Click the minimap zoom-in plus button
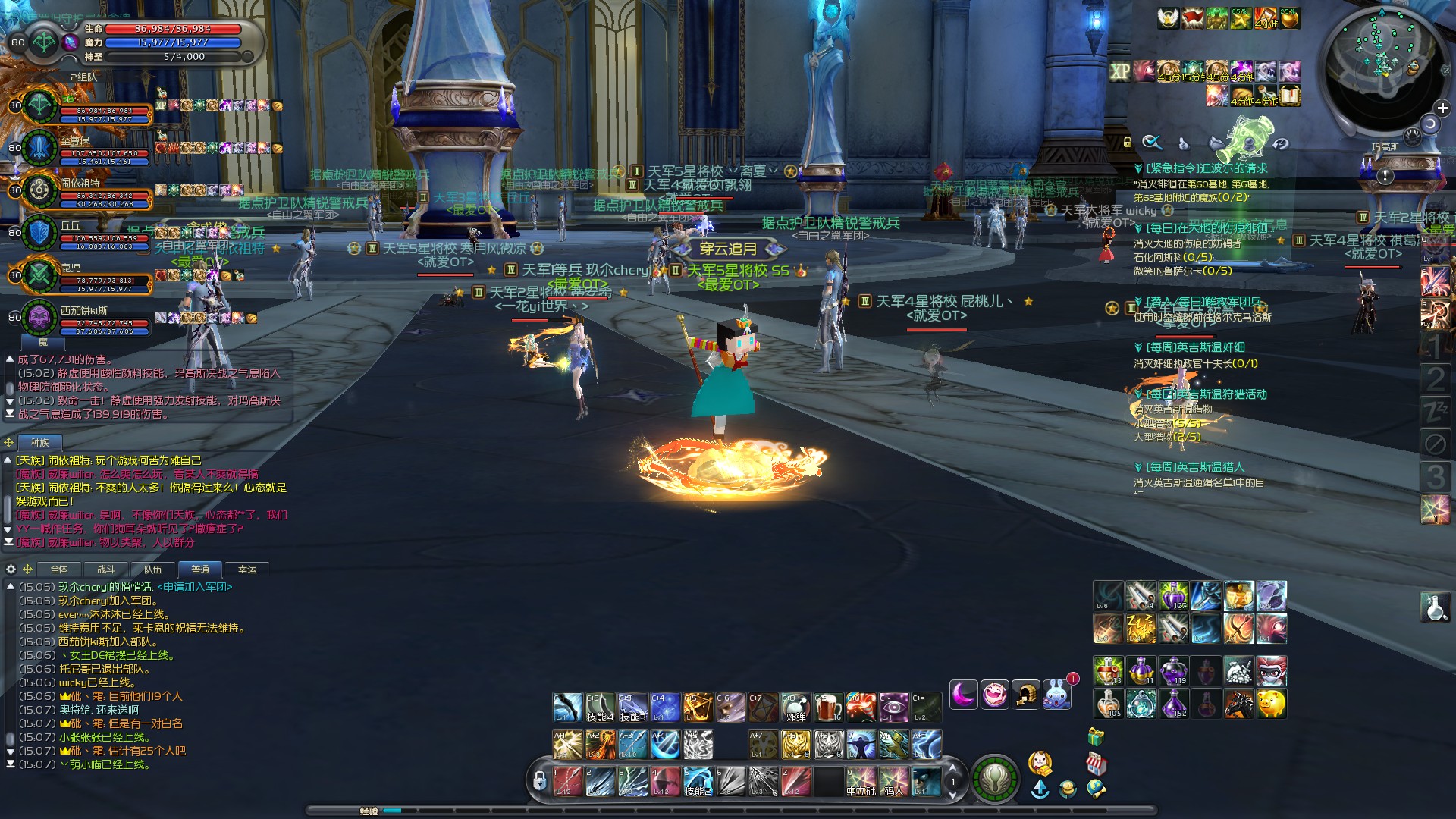1456x819 pixels. [1442, 108]
